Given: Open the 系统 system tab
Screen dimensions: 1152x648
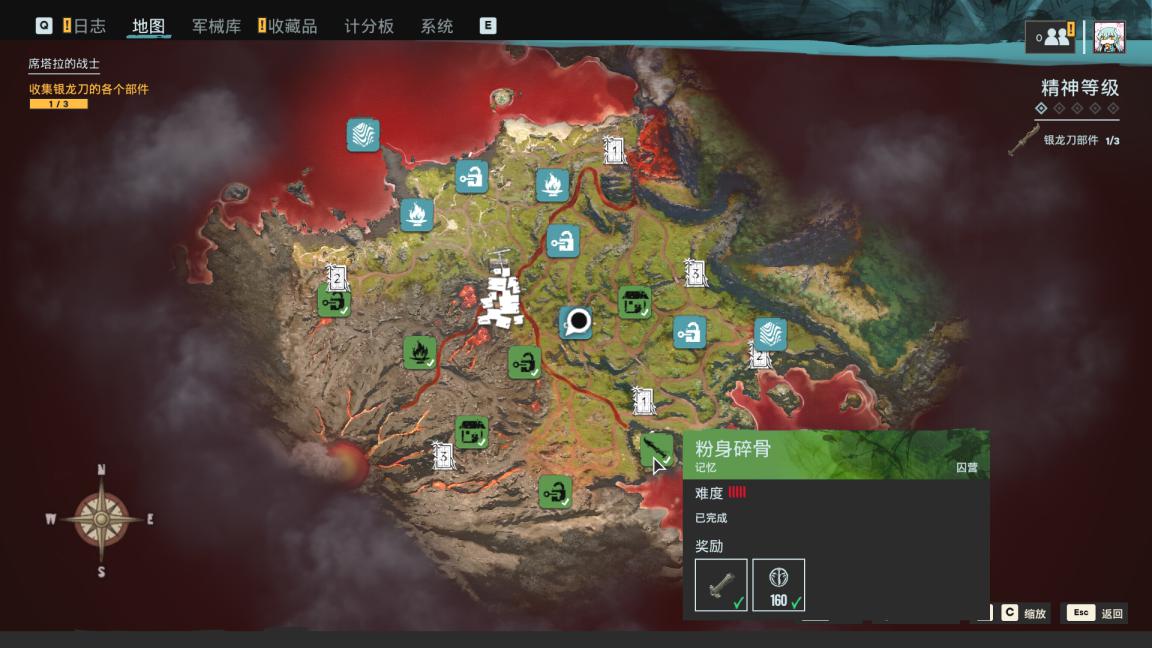Looking at the screenshot, I should [x=437, y=26].
